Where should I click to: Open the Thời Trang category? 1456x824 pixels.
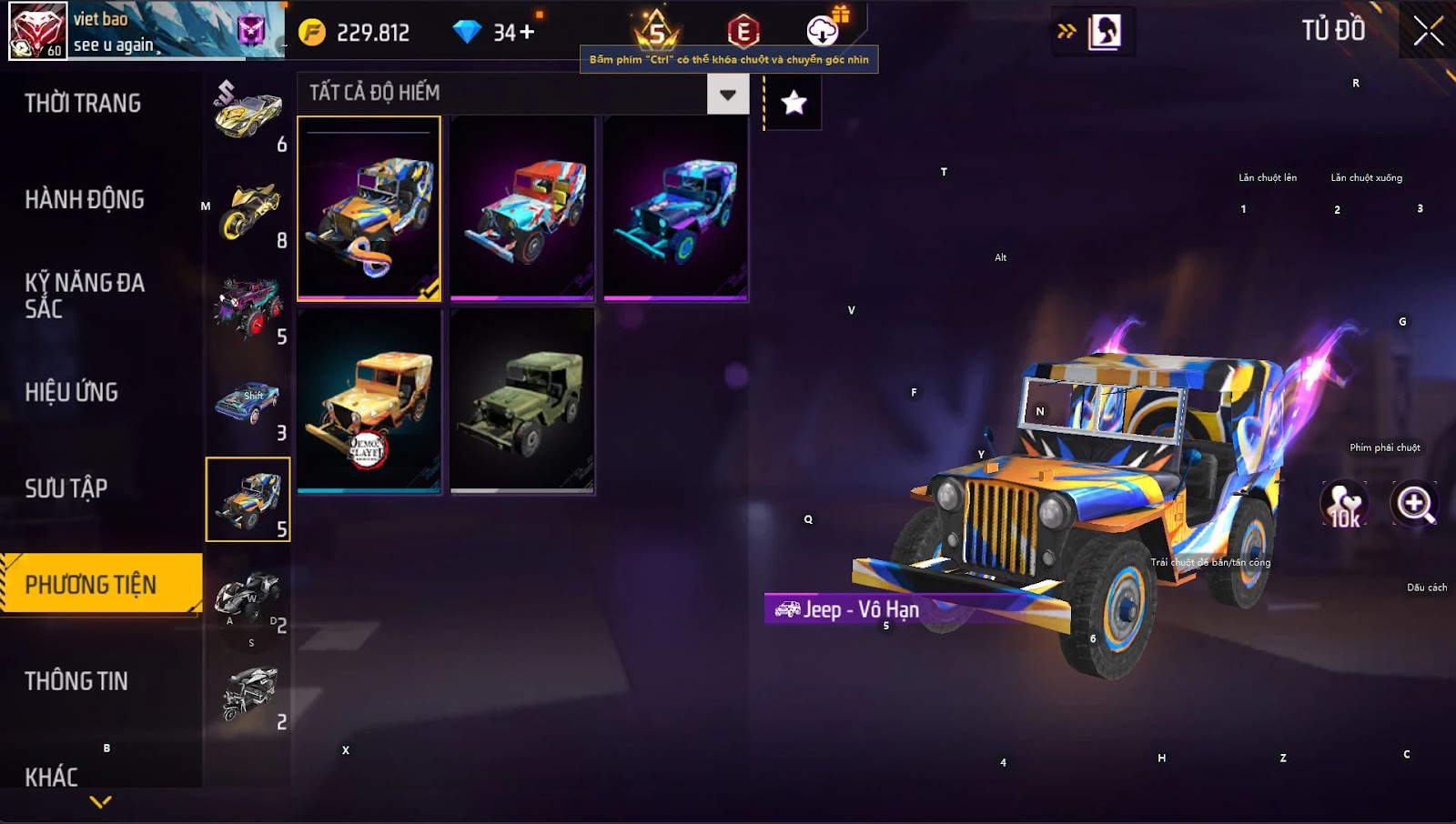pyautogui.click(x=83, y=104)
